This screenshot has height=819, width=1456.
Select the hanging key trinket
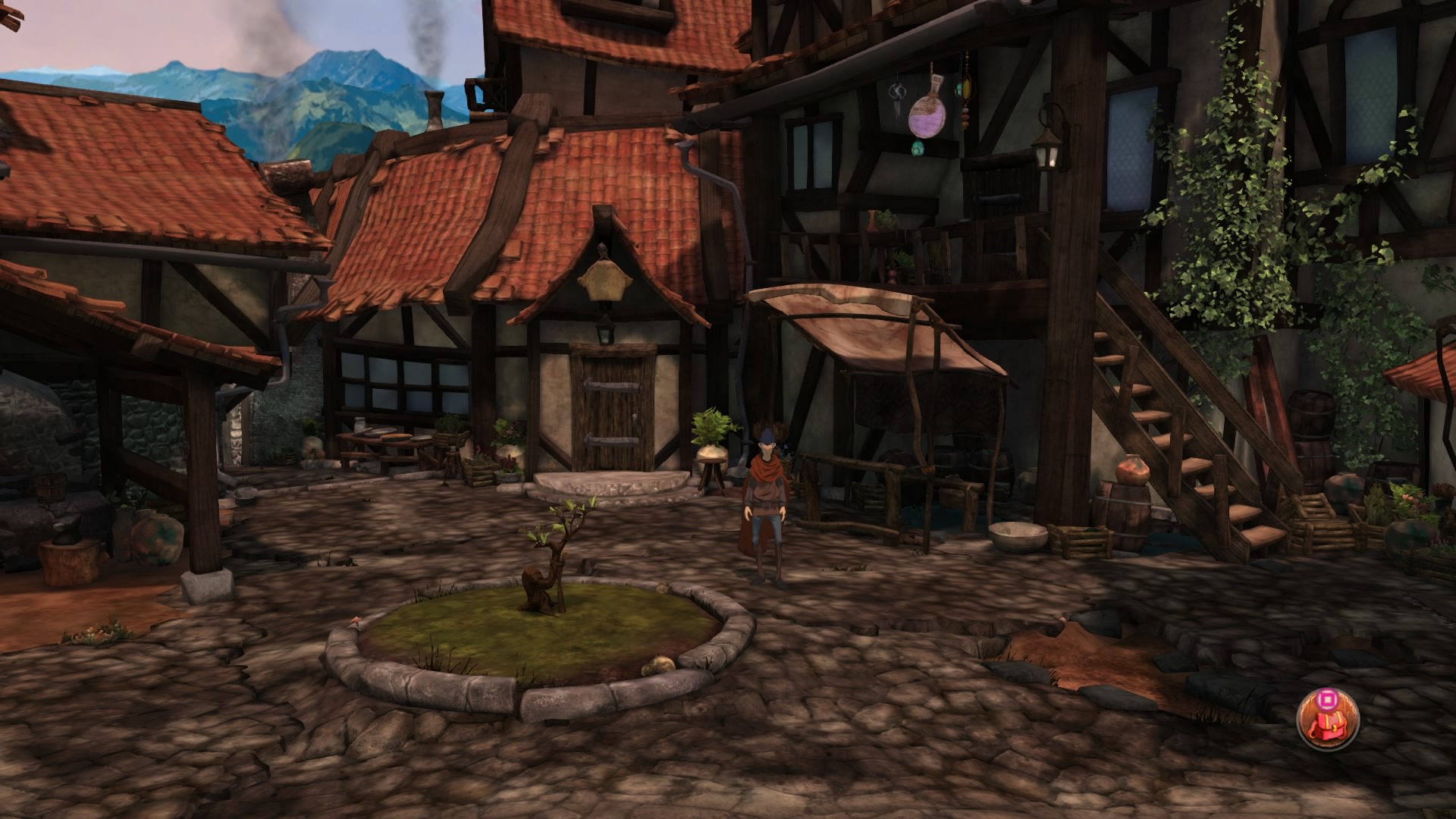click(x=897, y=93)
